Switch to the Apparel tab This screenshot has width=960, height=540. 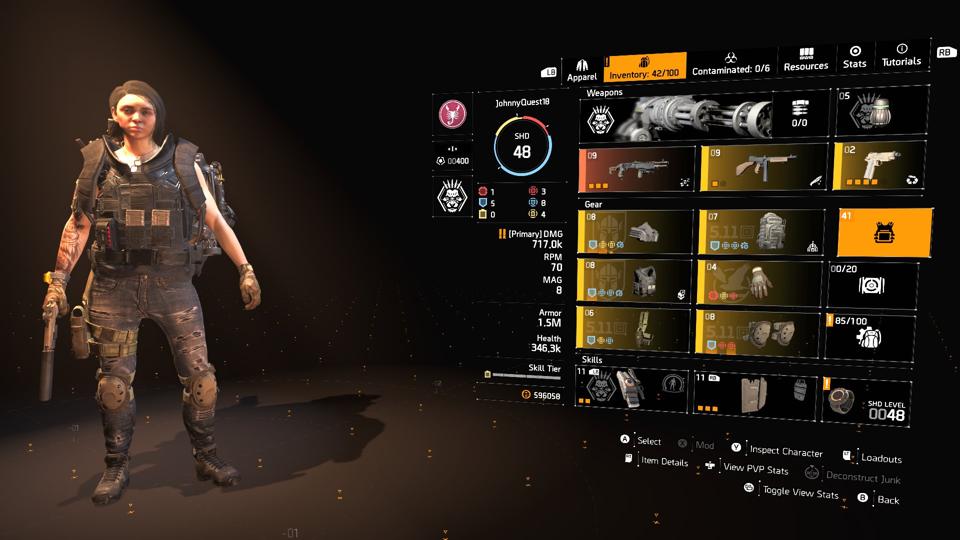tap(582, 70)
